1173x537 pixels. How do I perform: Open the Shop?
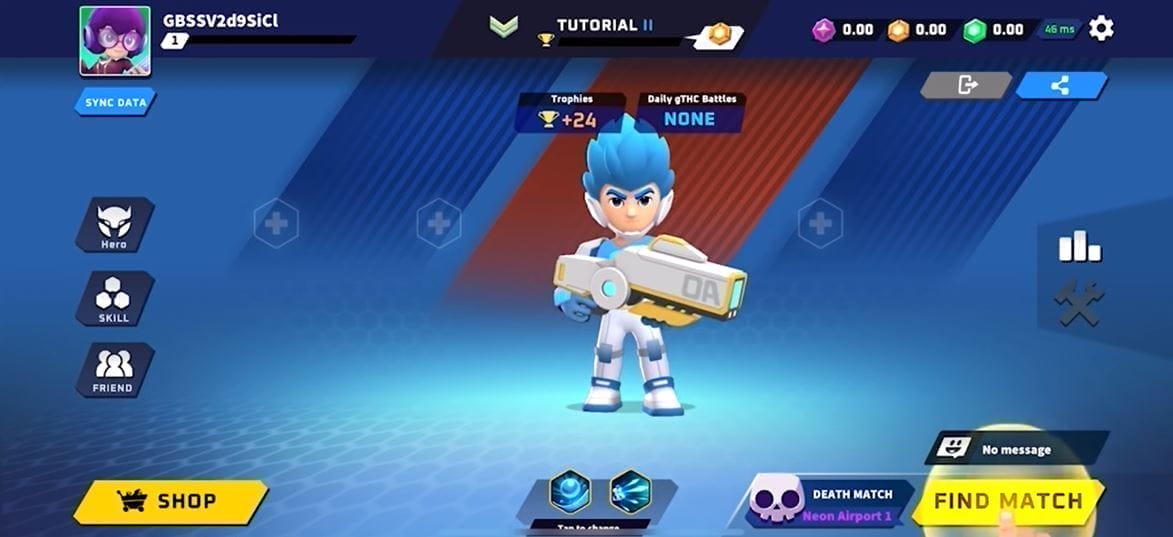[170, 501]
